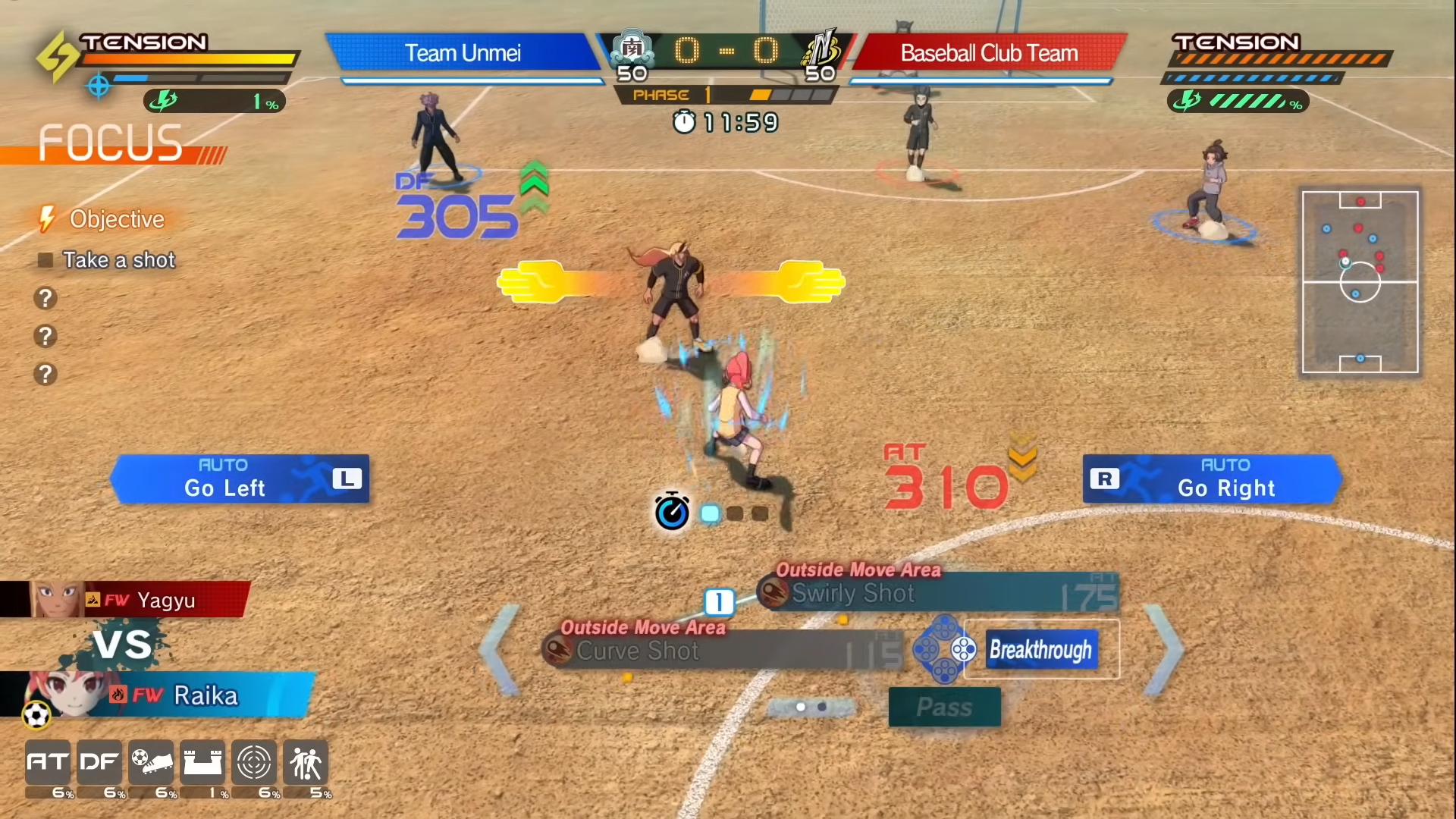The image size is (1456, 819).
Task: Select the running players stat icon
Action: [306, 762]
